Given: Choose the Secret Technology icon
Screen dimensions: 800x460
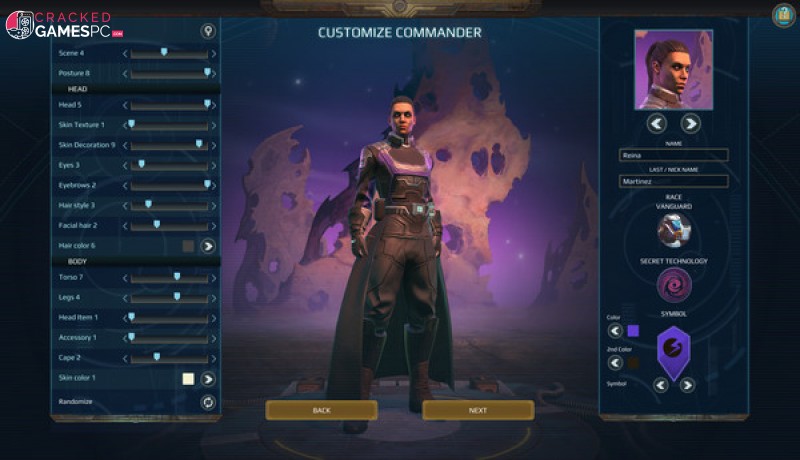Looking at the screenshot, I should 673,285.
